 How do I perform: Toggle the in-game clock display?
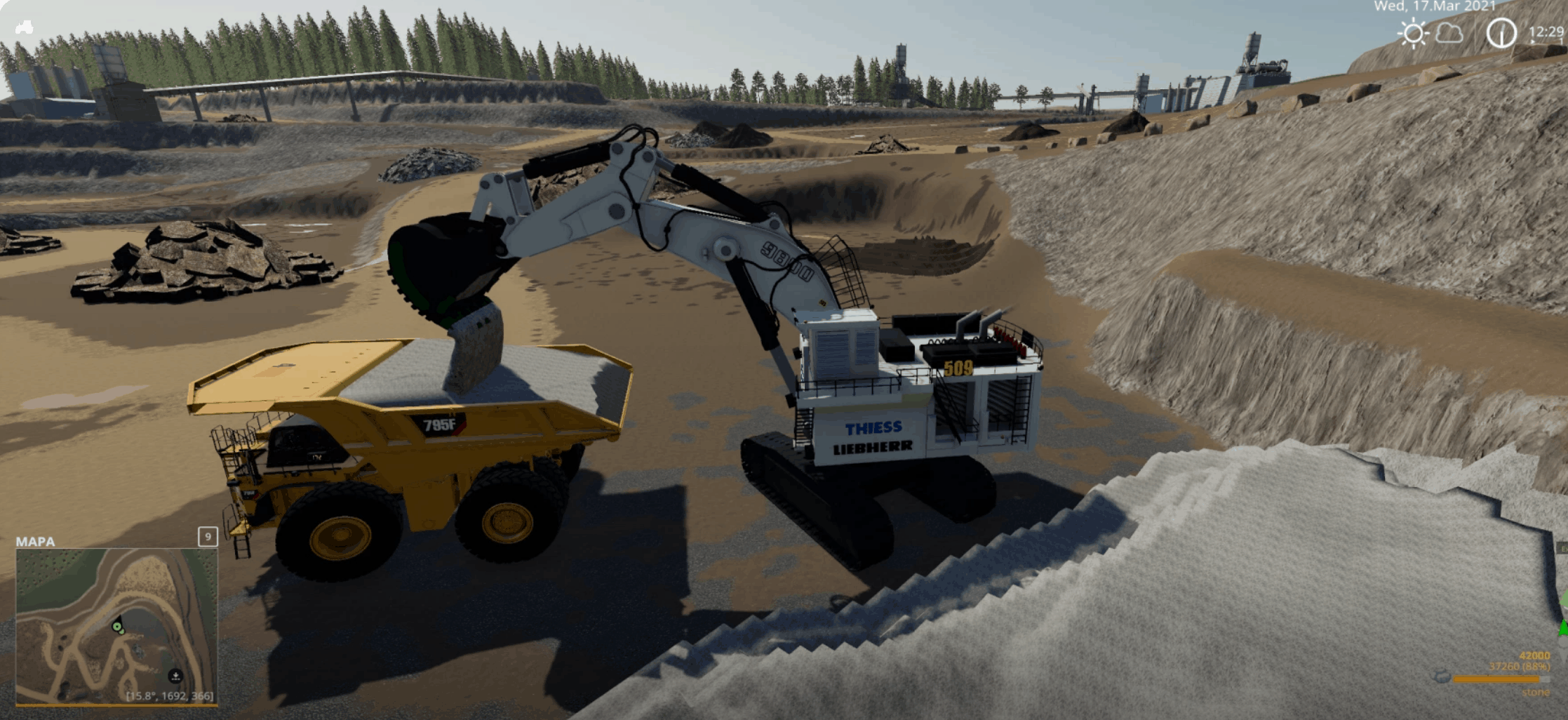[x=1501, y=32]
